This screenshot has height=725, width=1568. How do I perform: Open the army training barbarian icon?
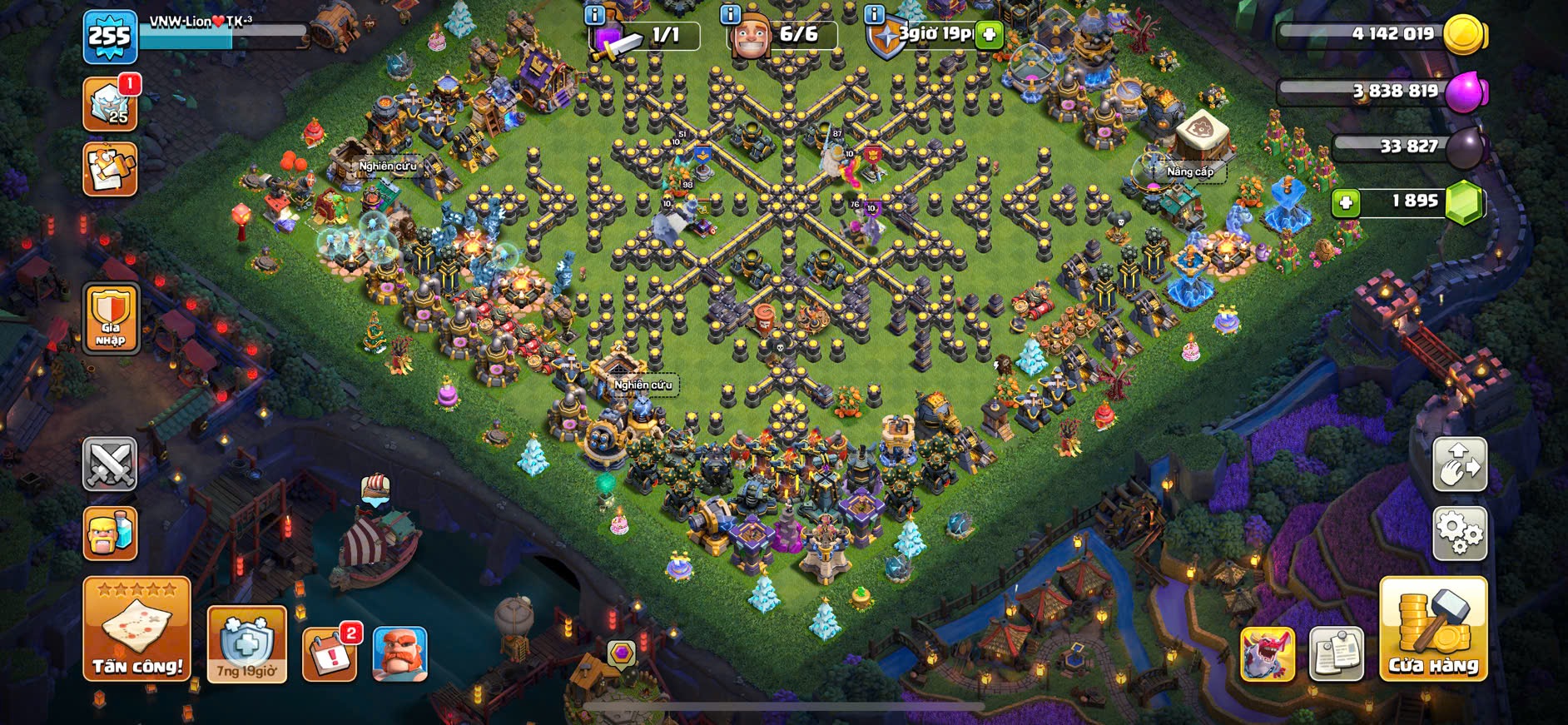110,534
